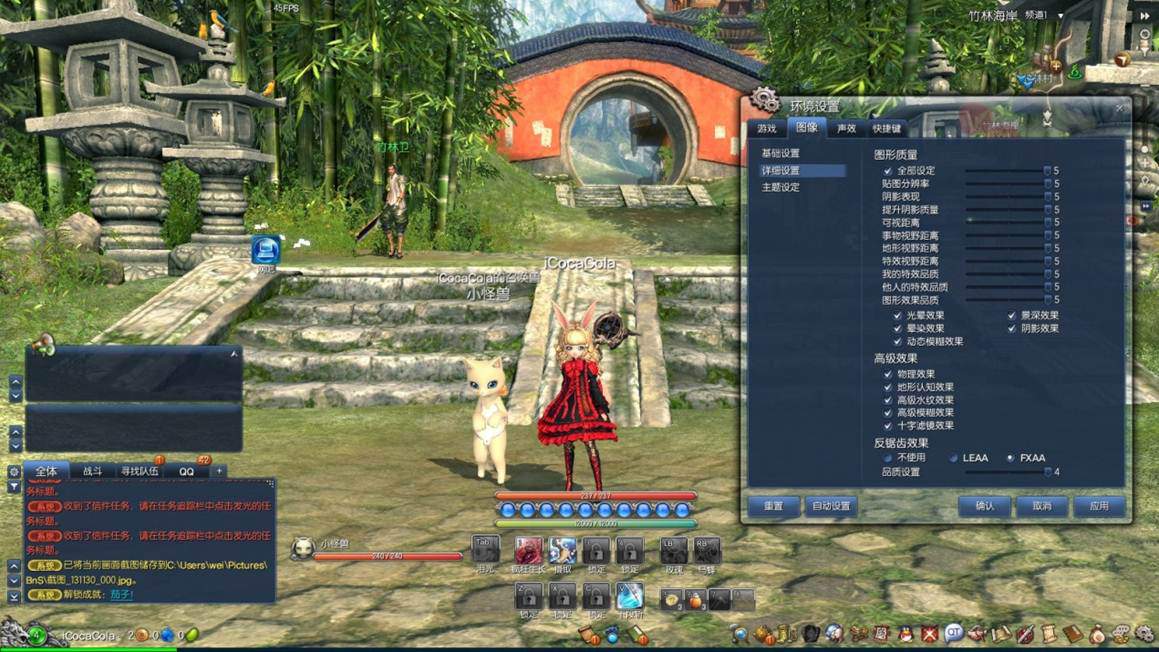Click the 自动设置 auto-configure button
This screenshot has height=652, width=1159.
(x=831, y=506)
